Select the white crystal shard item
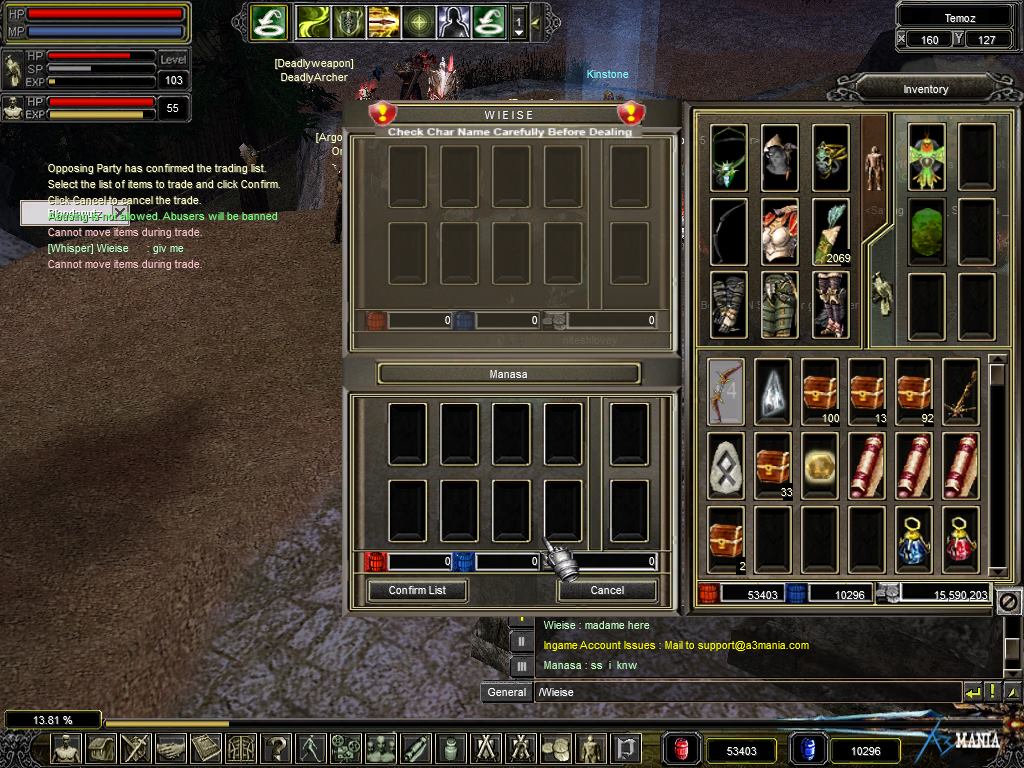The image size is (1024, 768). (773, 391)
